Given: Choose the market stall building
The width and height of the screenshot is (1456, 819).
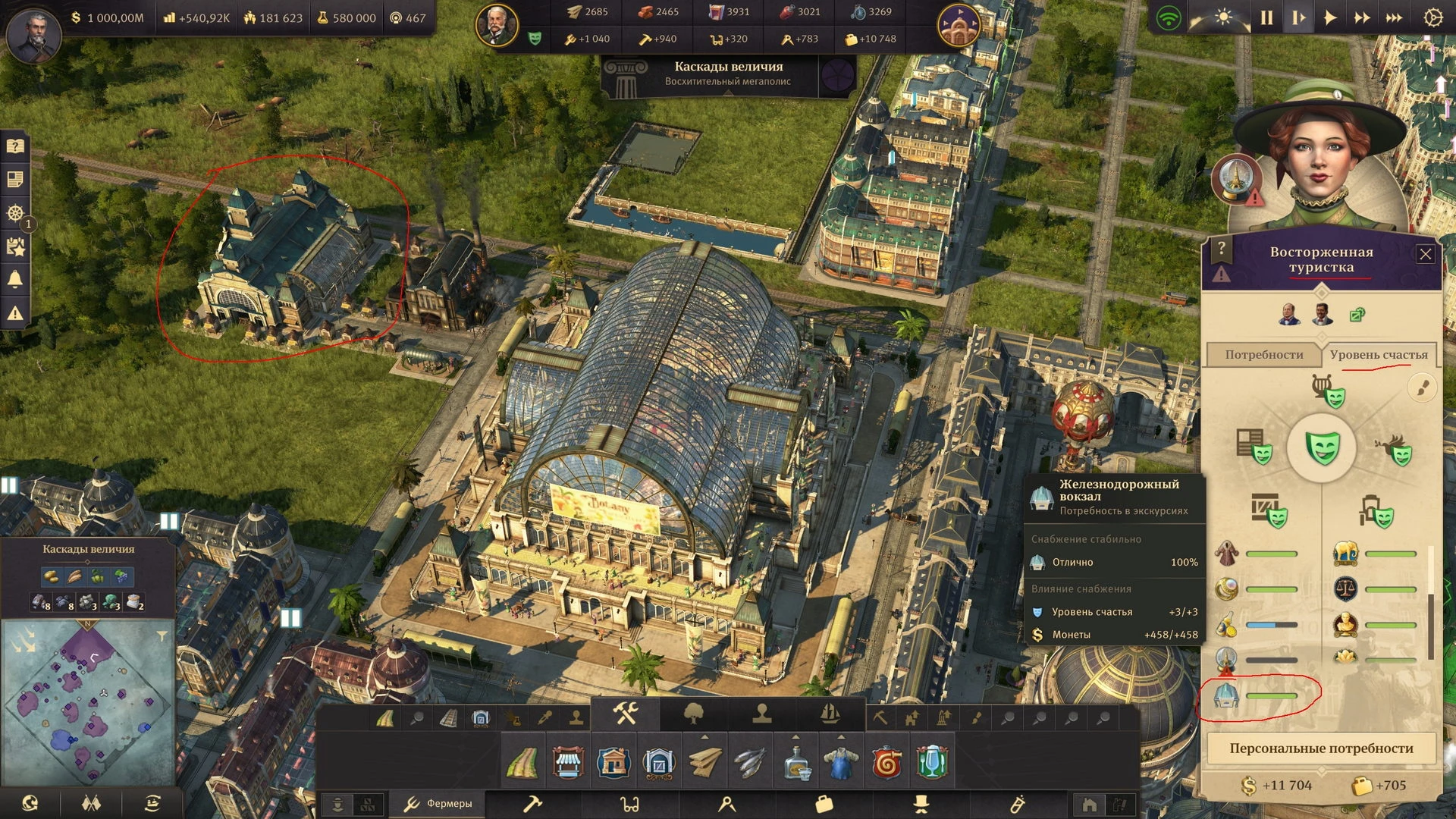Looking at the screenshot, I should (567, 762).
